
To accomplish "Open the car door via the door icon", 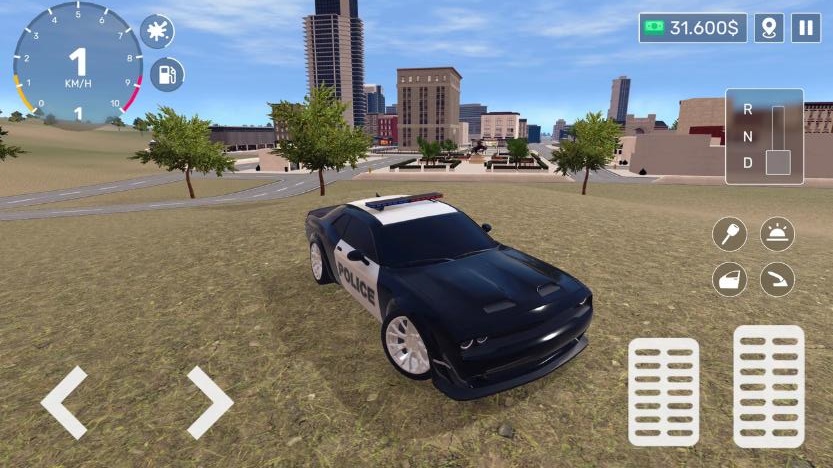I will click(729, 279).
